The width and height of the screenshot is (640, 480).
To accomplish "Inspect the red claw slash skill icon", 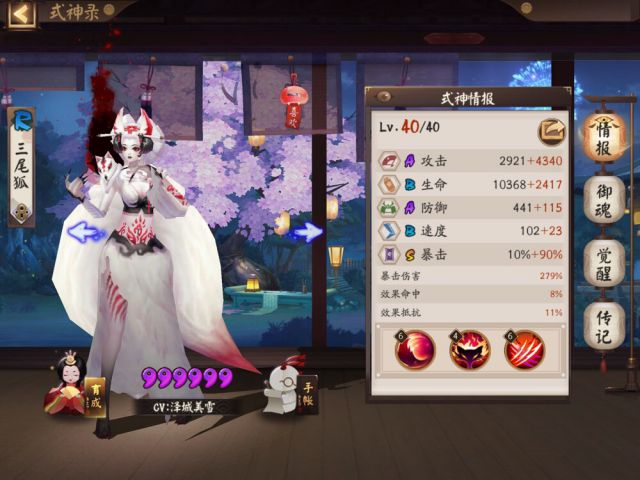I will (523, 350).
